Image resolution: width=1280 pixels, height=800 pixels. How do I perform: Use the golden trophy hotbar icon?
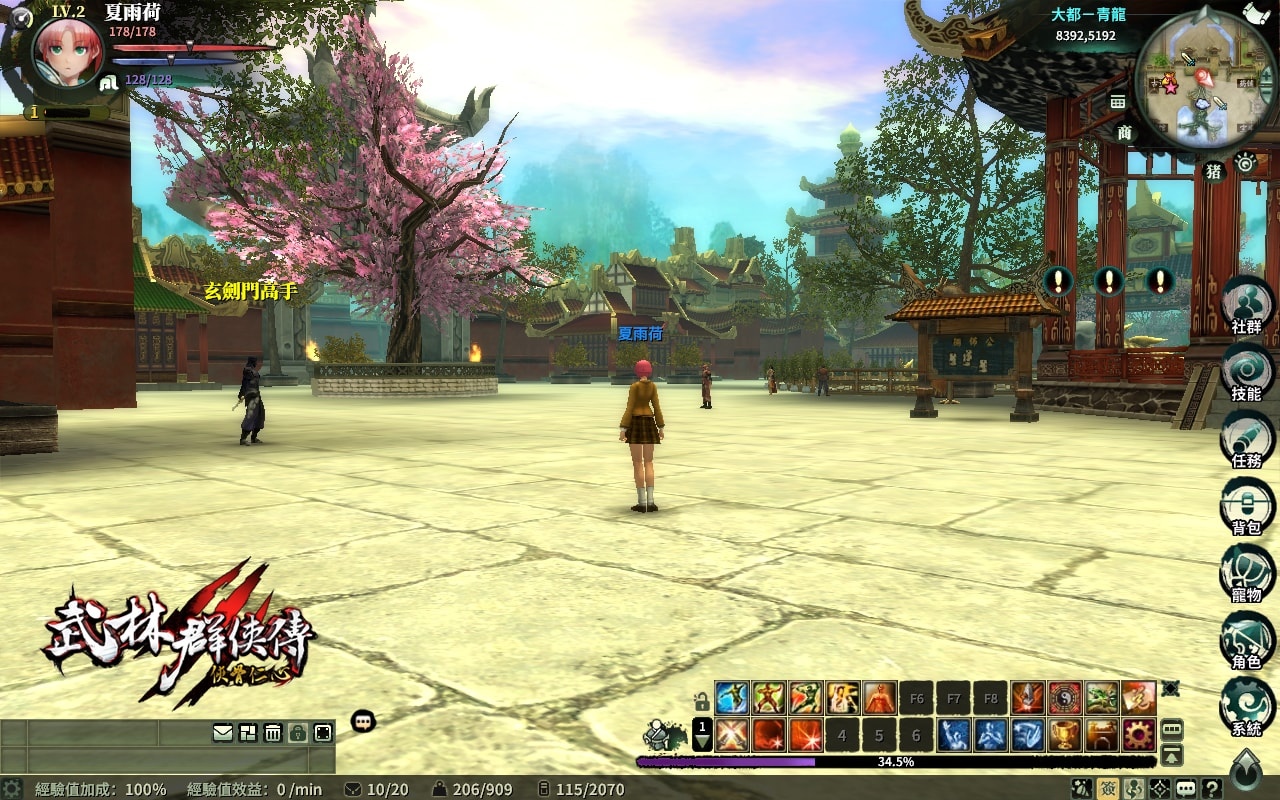click(1065, 735)
